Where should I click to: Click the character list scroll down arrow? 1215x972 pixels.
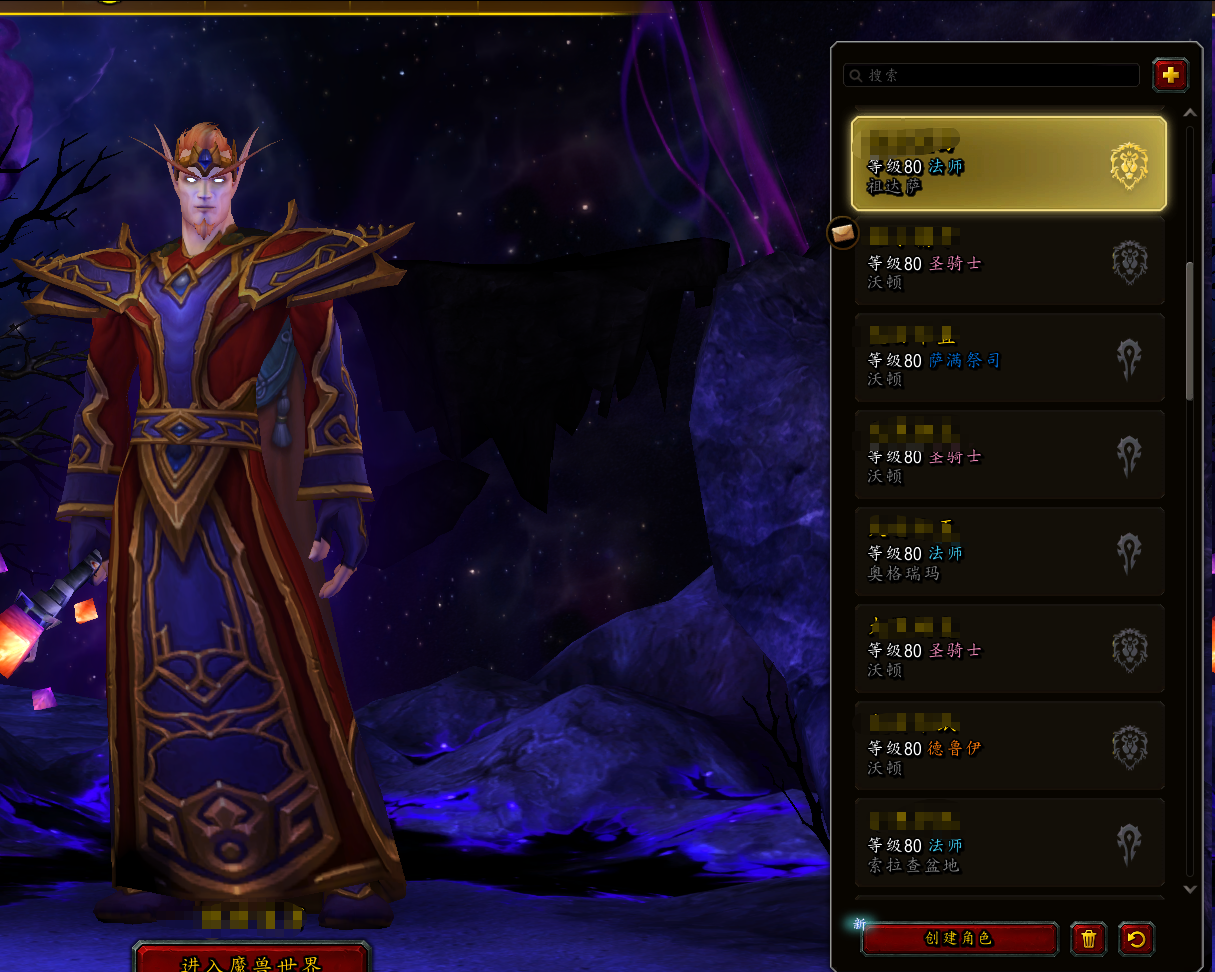[x=1190, y=888]
